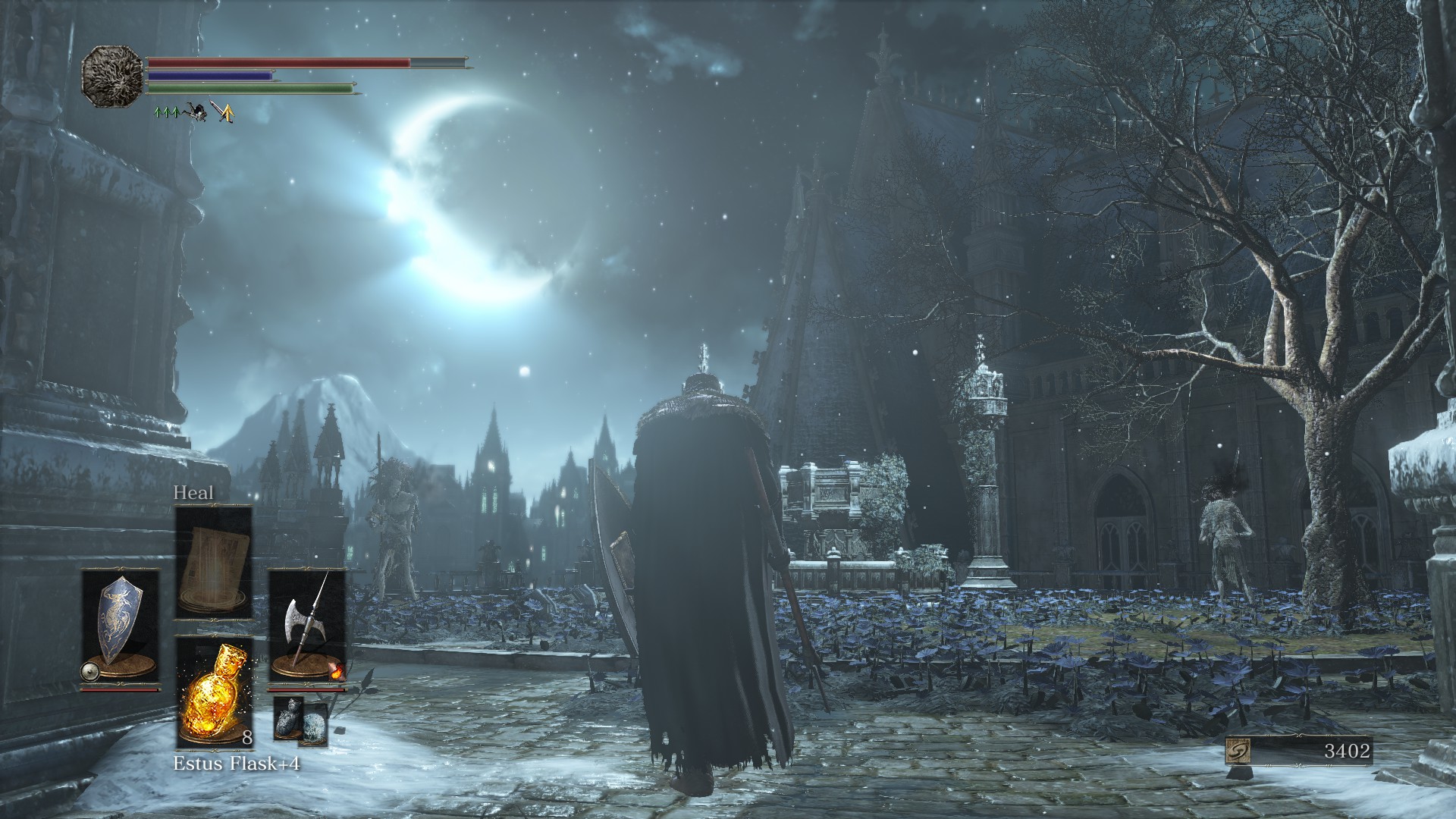Viewport: 1456px width, 819px height.
Task: Click the red health bar at the top
Action: pyautogui.click(x=268, y=62)
